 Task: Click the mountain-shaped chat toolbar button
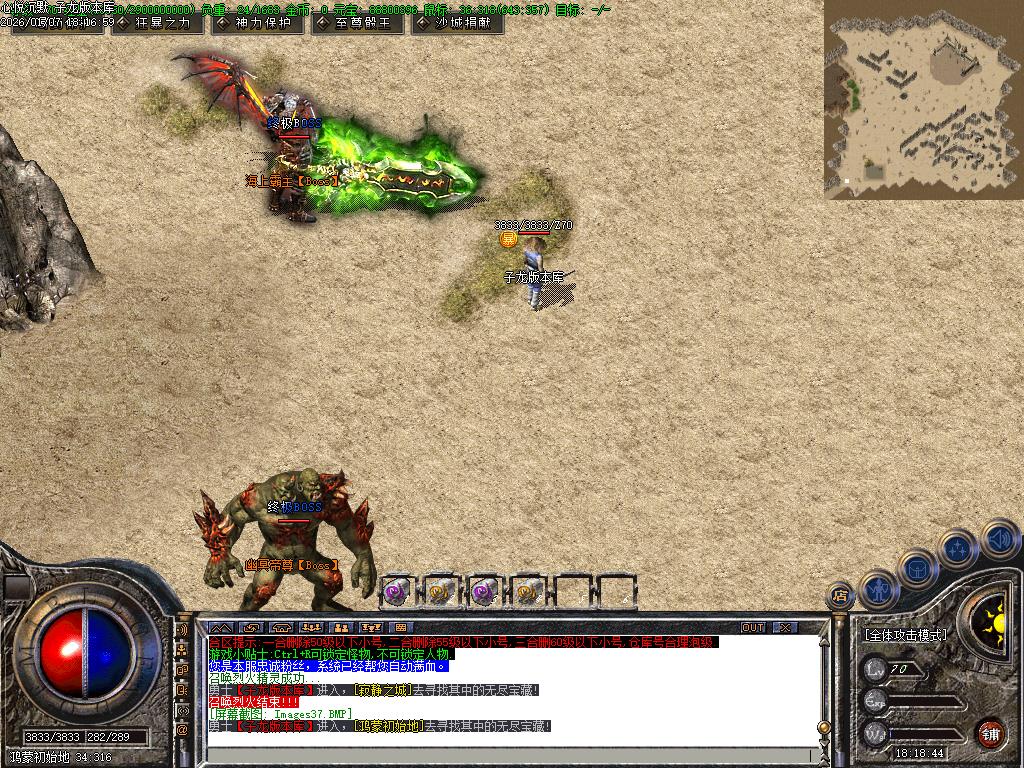point(219,627)
